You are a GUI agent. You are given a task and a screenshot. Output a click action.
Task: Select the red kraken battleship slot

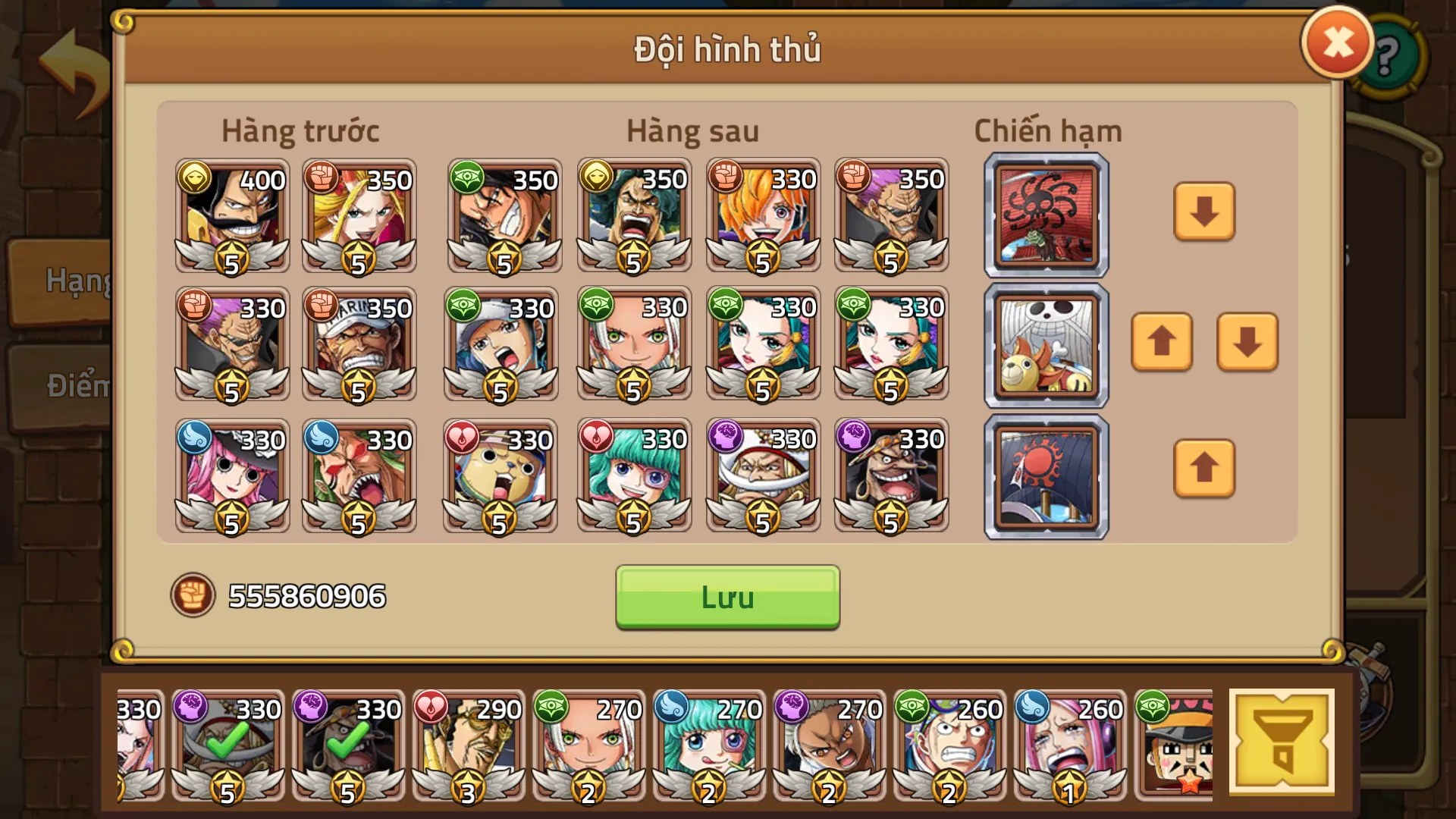(1046, 215)
